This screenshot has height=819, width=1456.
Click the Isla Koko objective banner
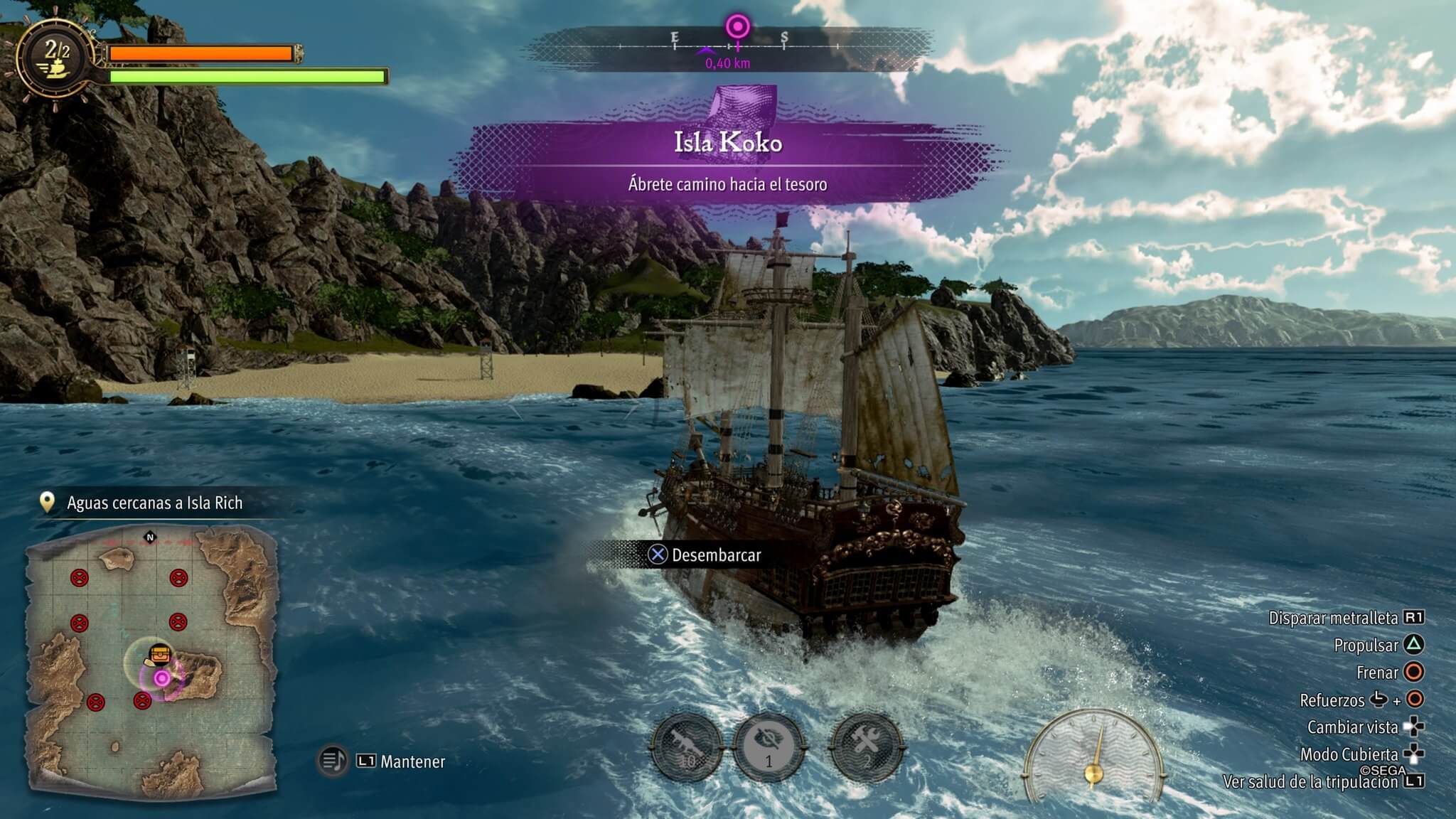tap(728, 161)
